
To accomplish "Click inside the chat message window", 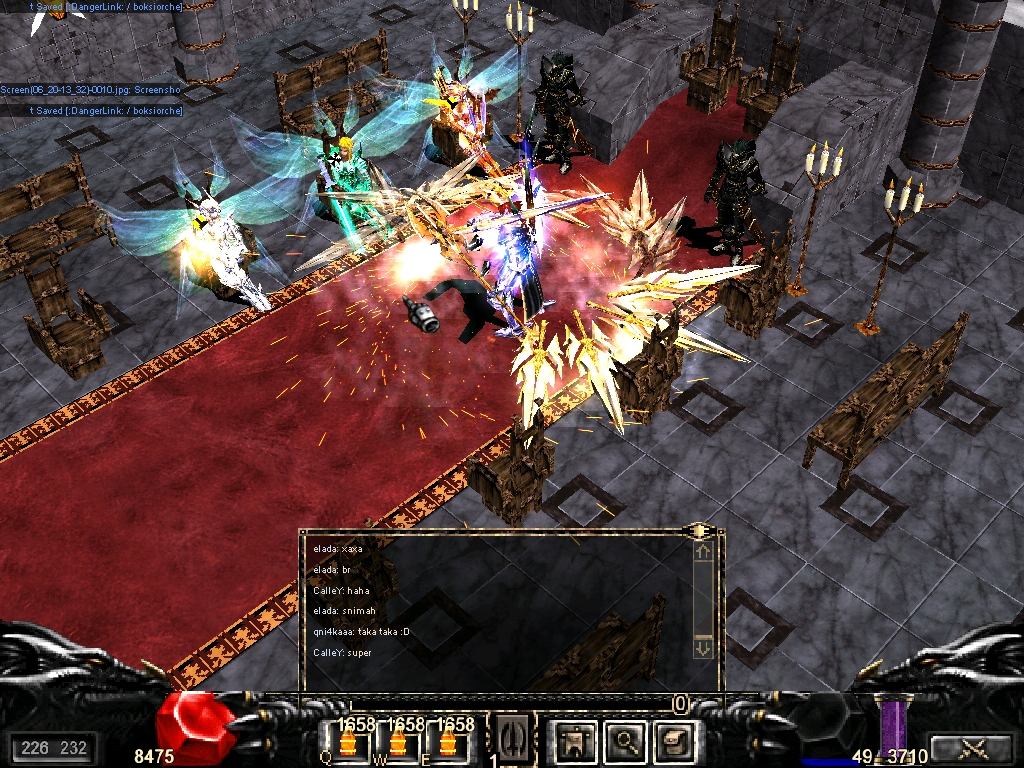I will click(x=495, y=600).
